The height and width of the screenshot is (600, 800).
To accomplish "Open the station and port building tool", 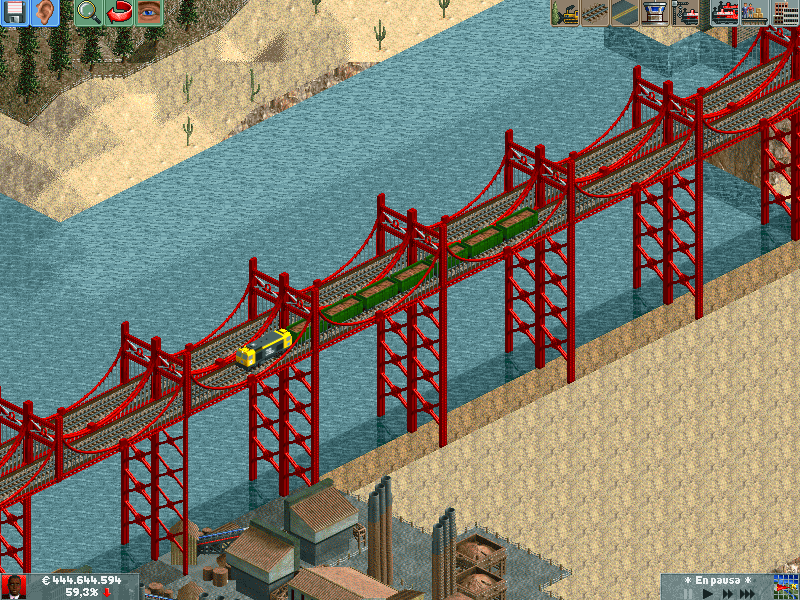I will click(655, 13).
